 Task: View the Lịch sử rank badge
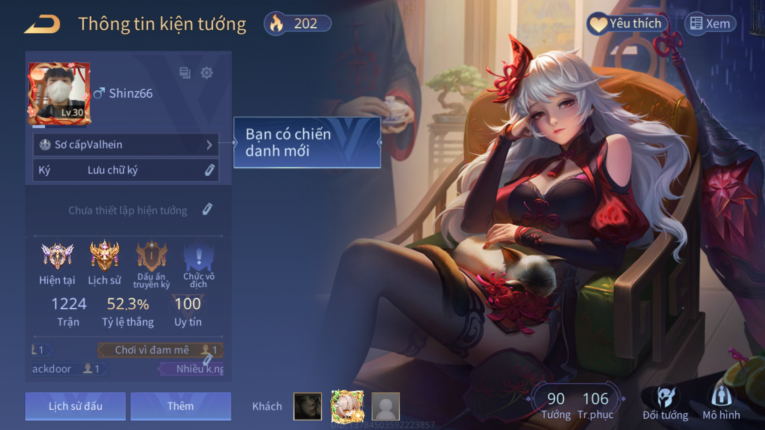point(104,262)
